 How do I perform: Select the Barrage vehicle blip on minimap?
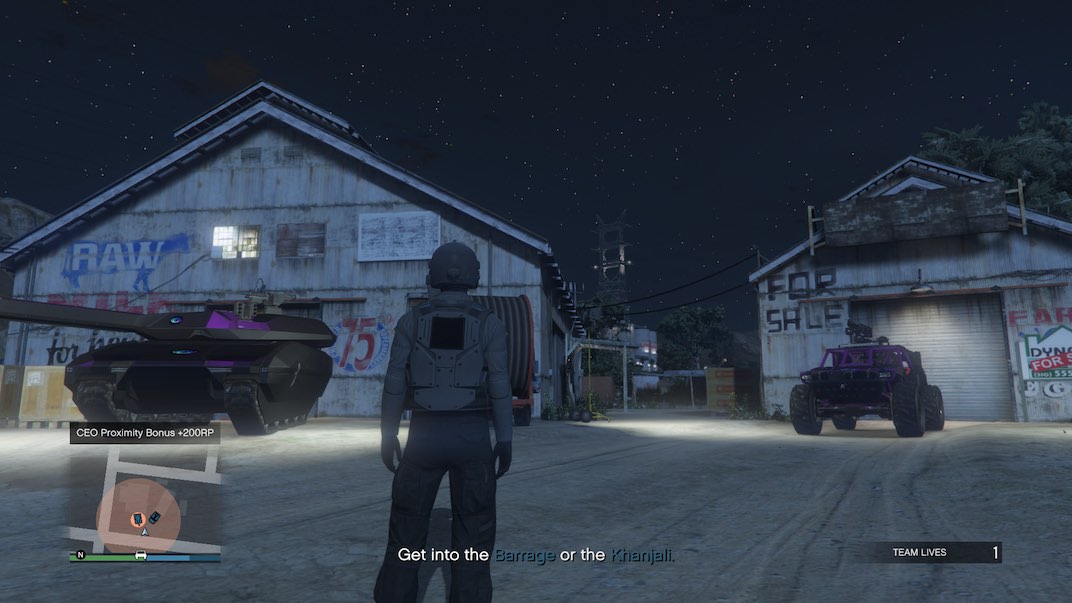(154, 516)
